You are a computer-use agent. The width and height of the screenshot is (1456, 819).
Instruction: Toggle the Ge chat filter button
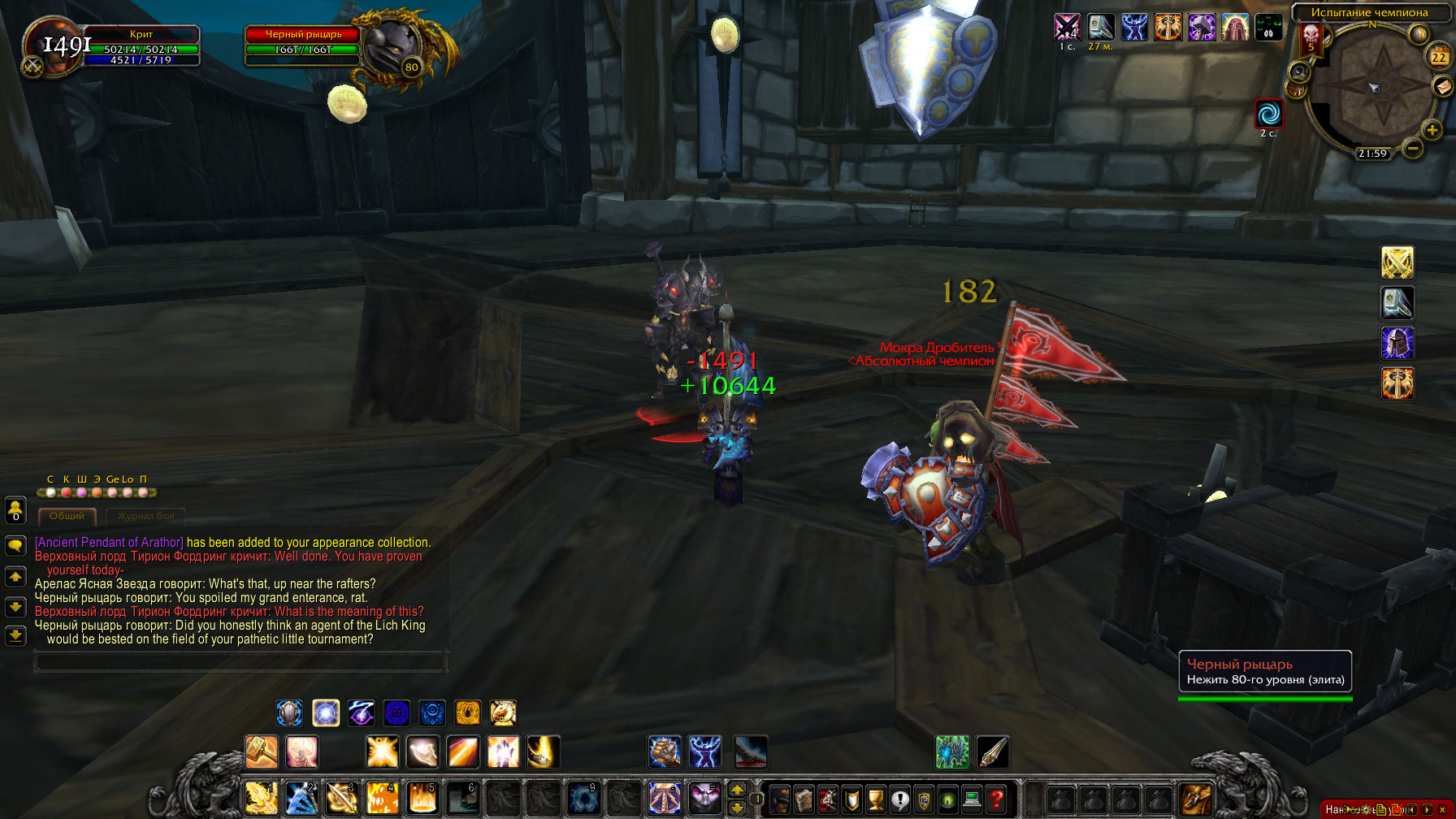[x=112, y=492]
